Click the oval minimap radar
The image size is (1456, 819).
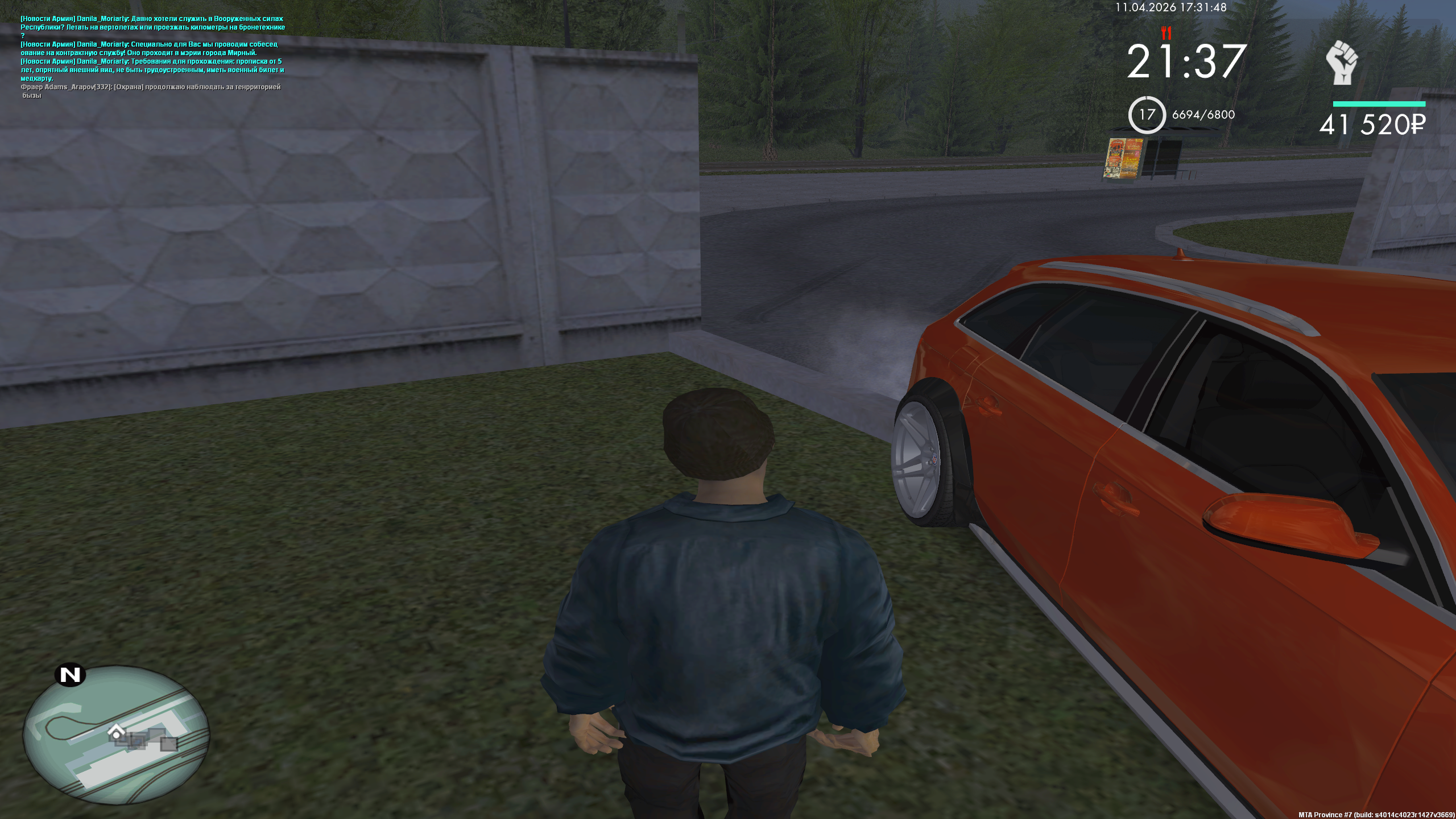116,734
